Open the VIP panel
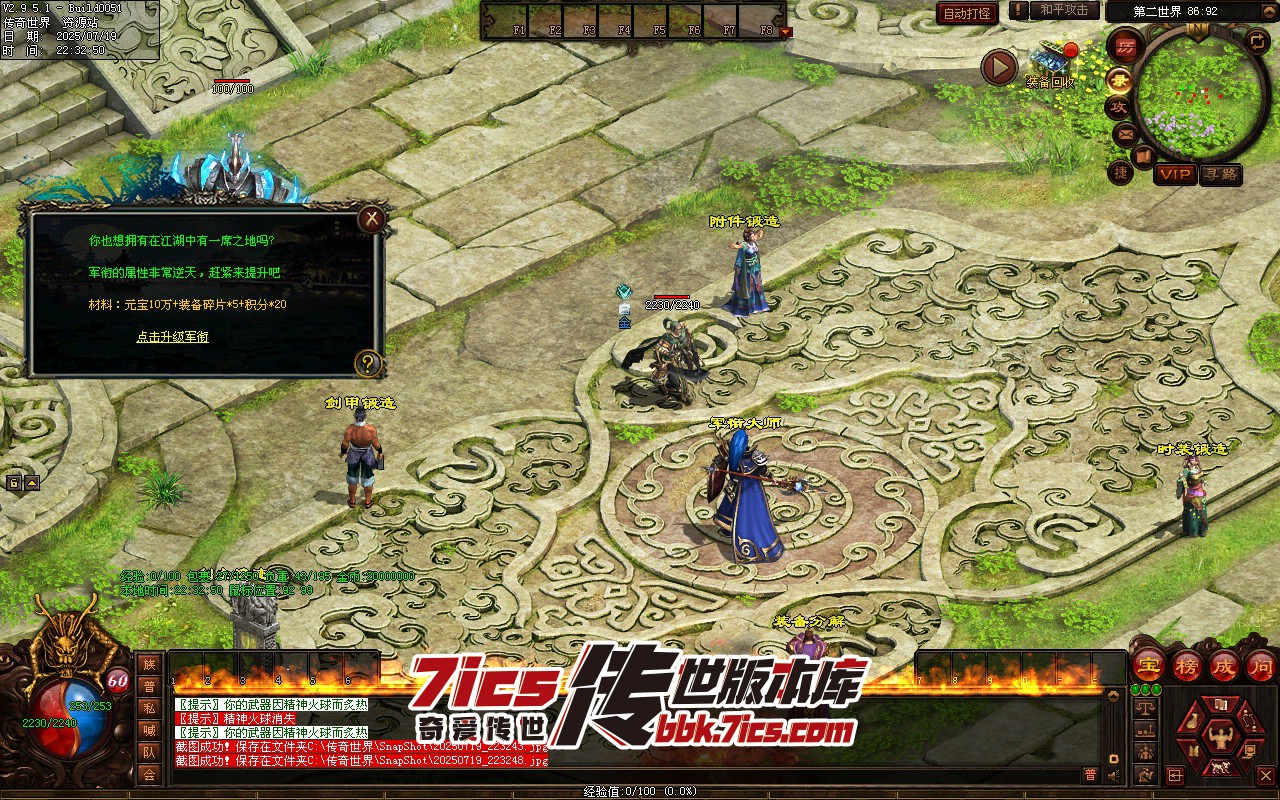The image size is (1280, 800). (x=1175, y=174)
